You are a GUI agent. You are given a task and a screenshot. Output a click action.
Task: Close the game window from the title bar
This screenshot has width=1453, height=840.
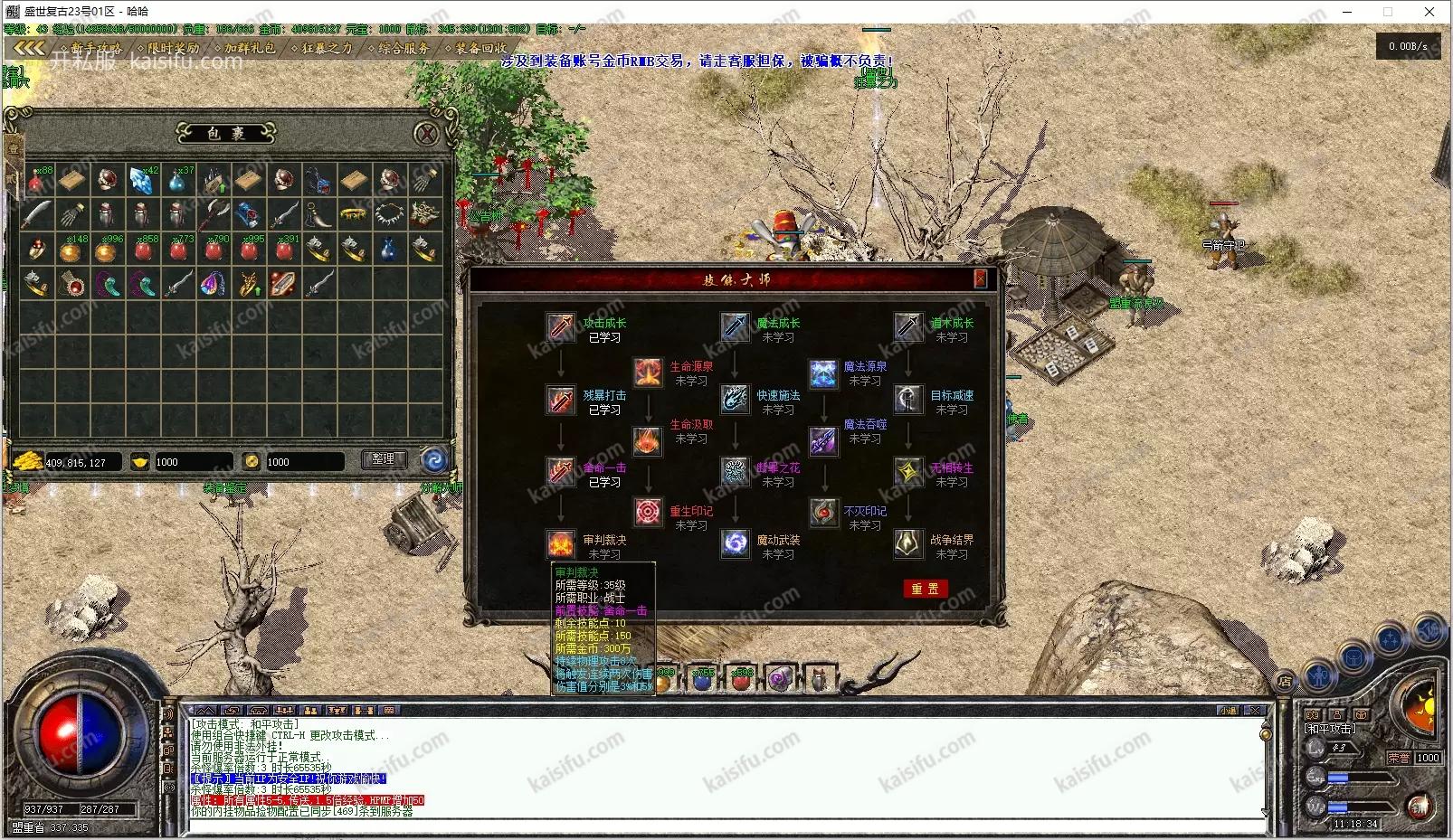(1429, 12)
